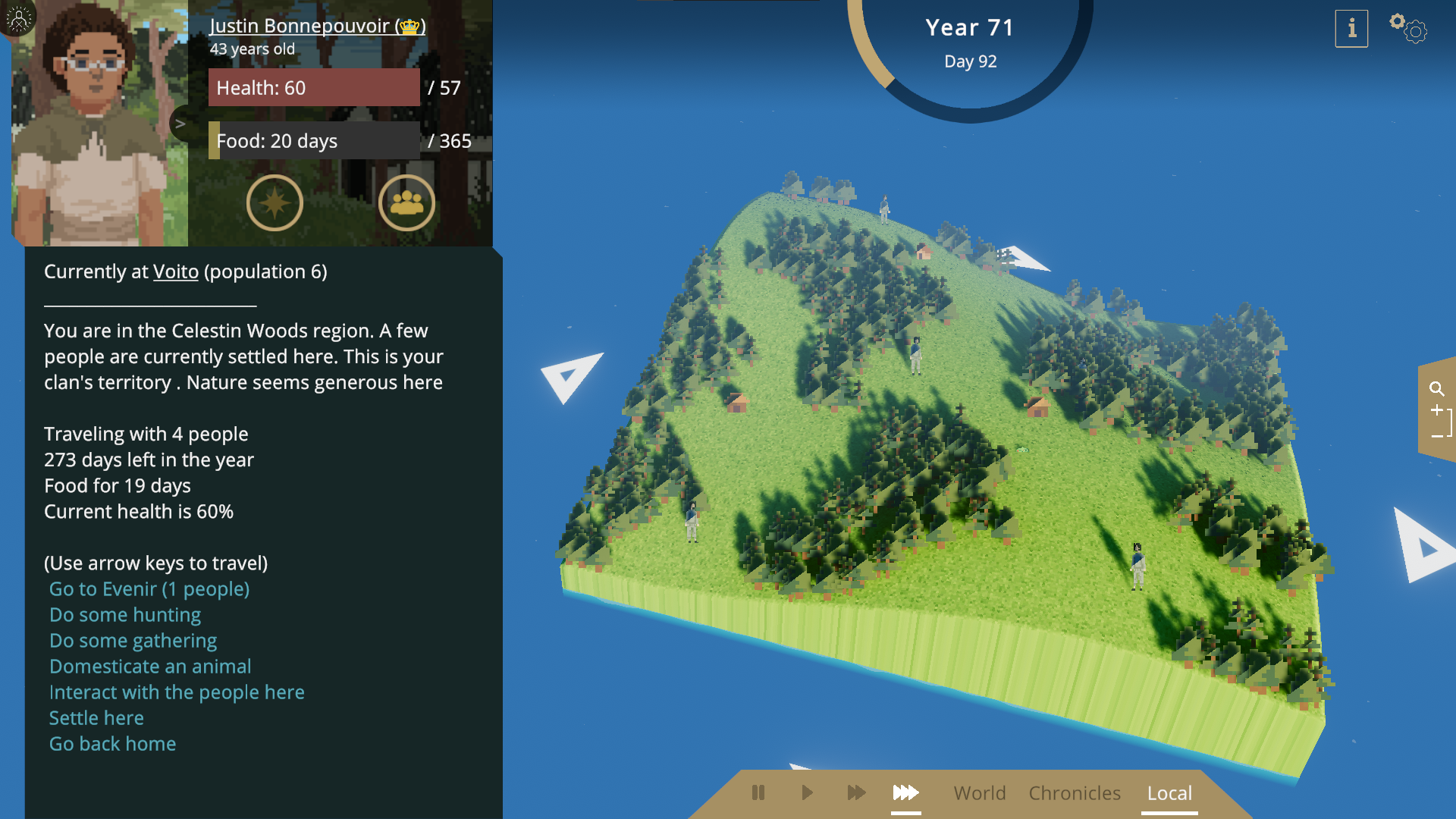
Task: Pause the game time
Action: pyautogui.click(x=758, y=793)
